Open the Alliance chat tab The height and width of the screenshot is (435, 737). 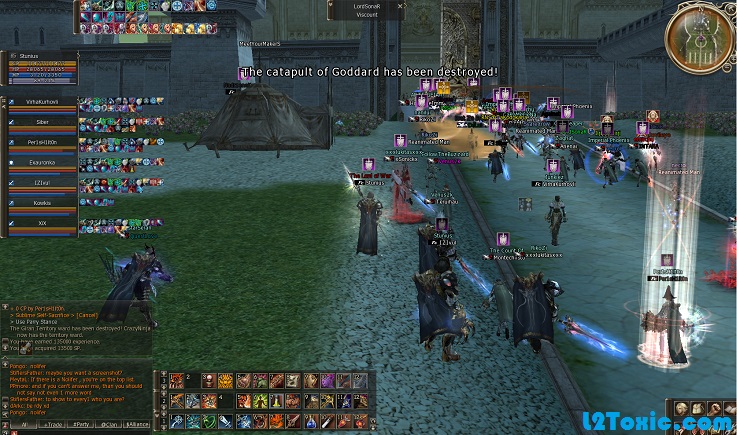[137, 425]
